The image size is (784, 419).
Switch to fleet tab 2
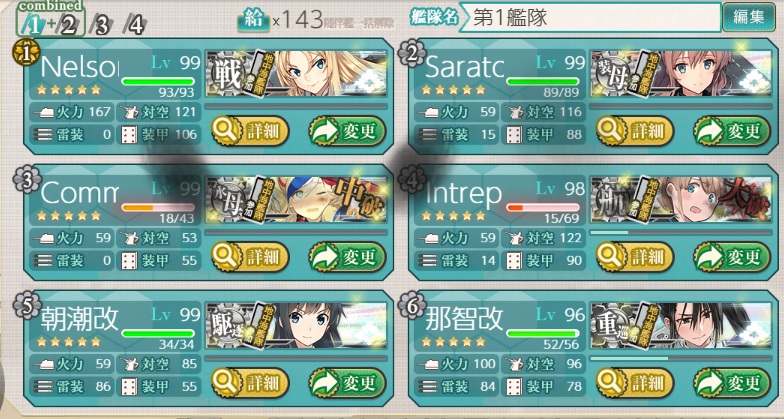68,25
